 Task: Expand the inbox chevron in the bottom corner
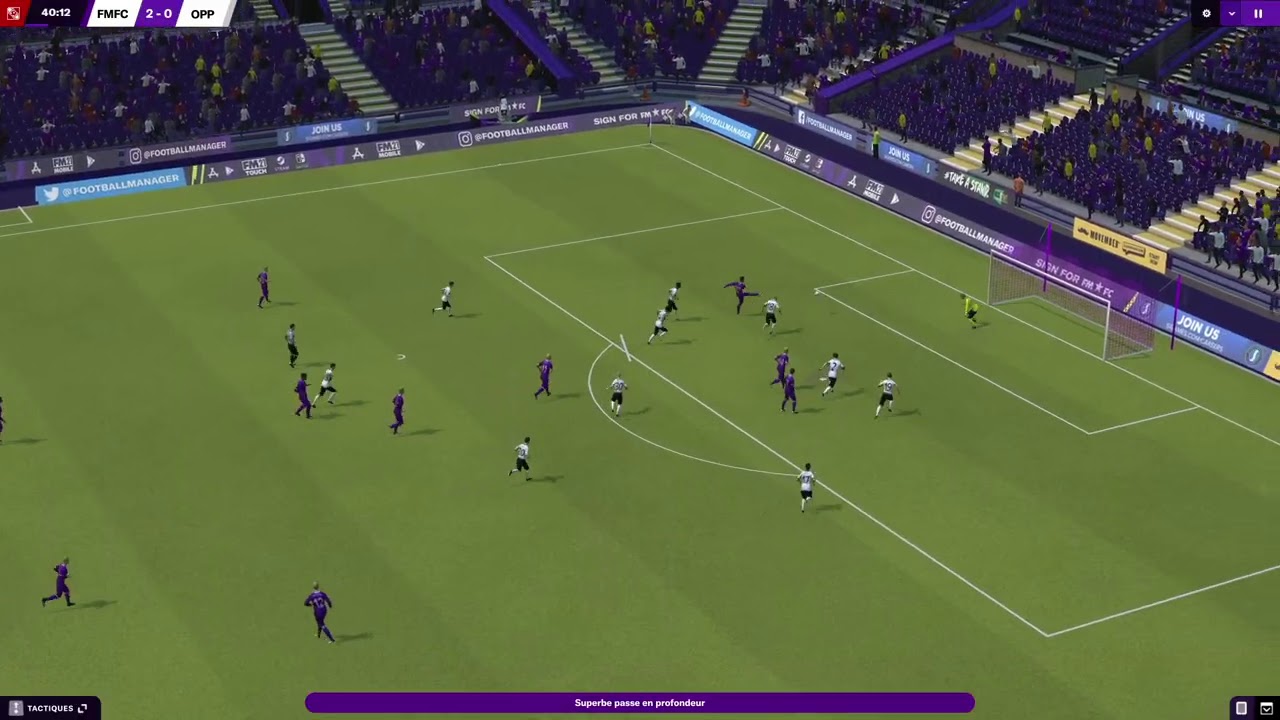pyautogui.click(x=1265, y=707)
